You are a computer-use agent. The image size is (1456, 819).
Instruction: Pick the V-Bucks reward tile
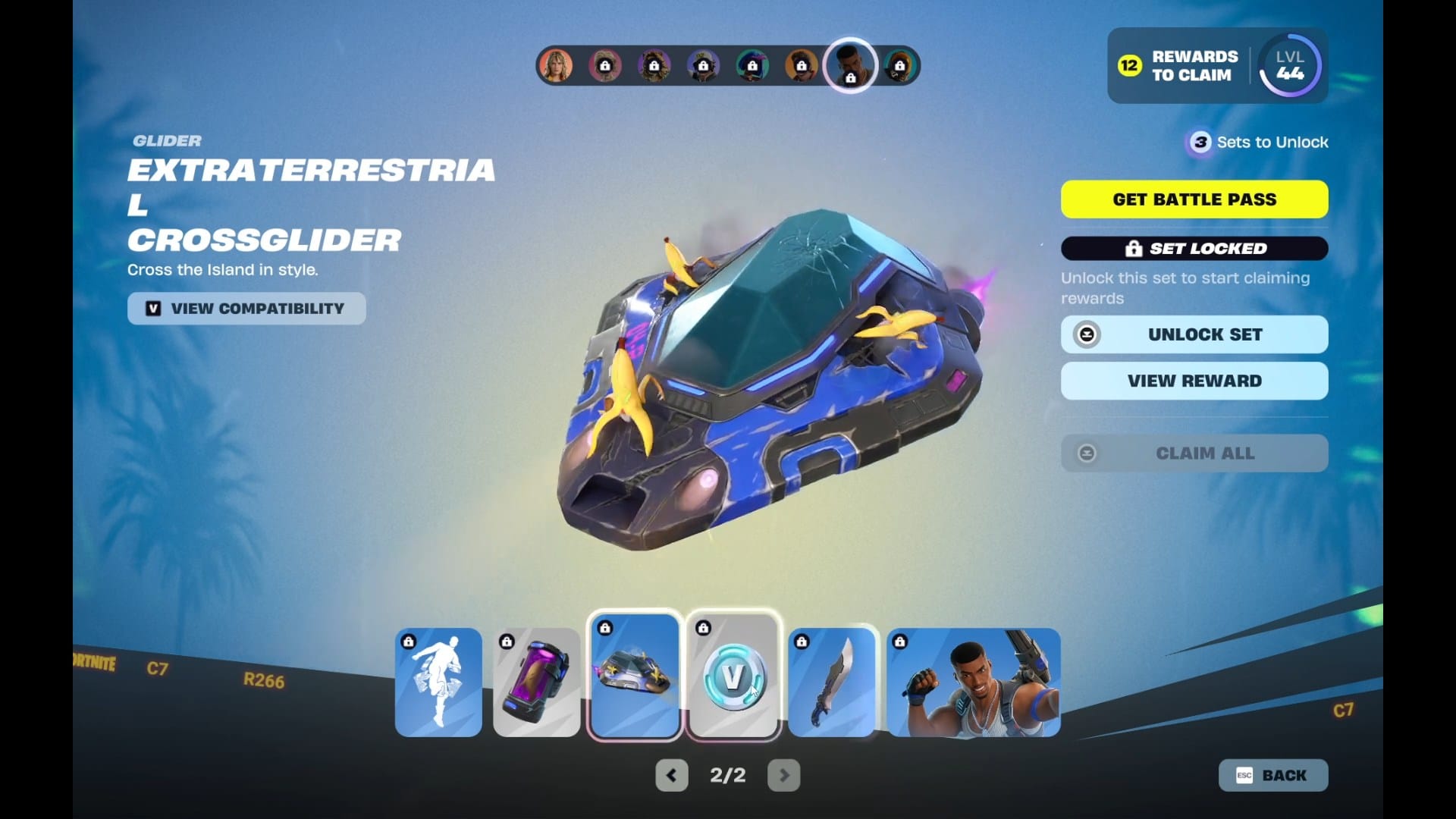coord(733,675)
